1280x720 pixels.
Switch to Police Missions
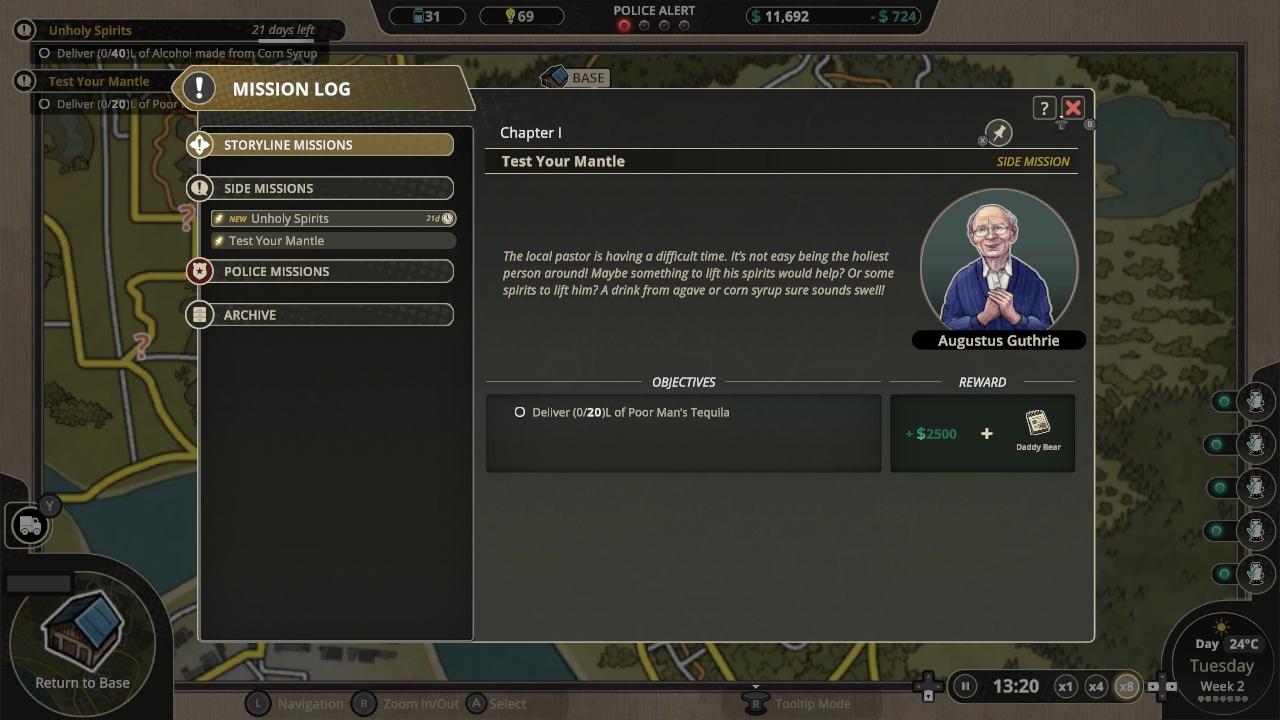(320, 271)
